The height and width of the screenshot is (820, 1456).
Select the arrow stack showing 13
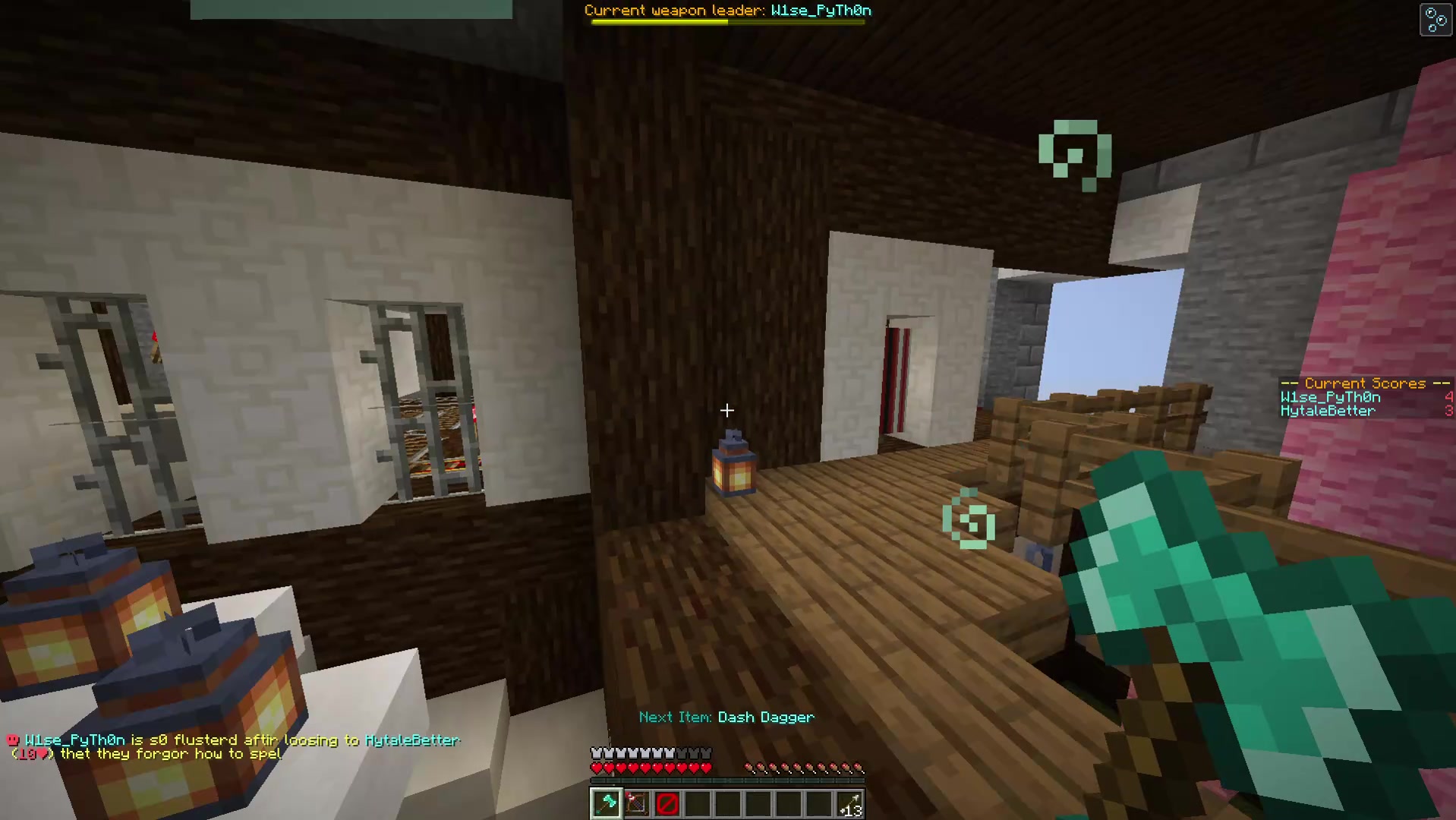[x=849, y=803]
